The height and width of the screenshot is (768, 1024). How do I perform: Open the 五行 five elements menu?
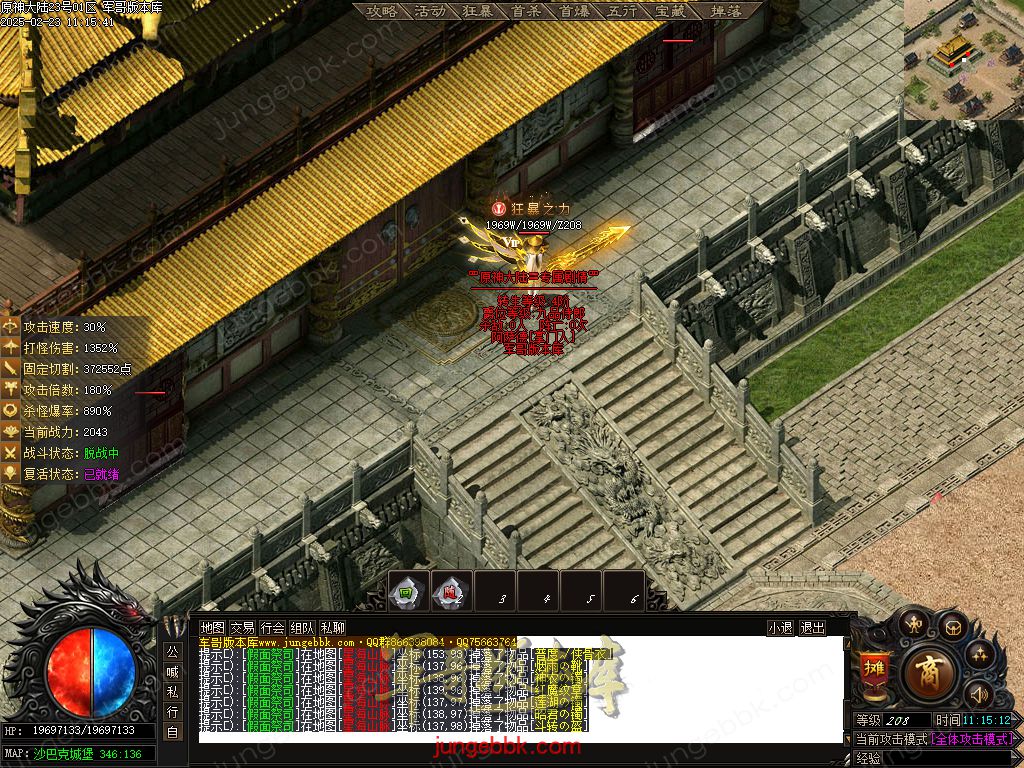622,11
